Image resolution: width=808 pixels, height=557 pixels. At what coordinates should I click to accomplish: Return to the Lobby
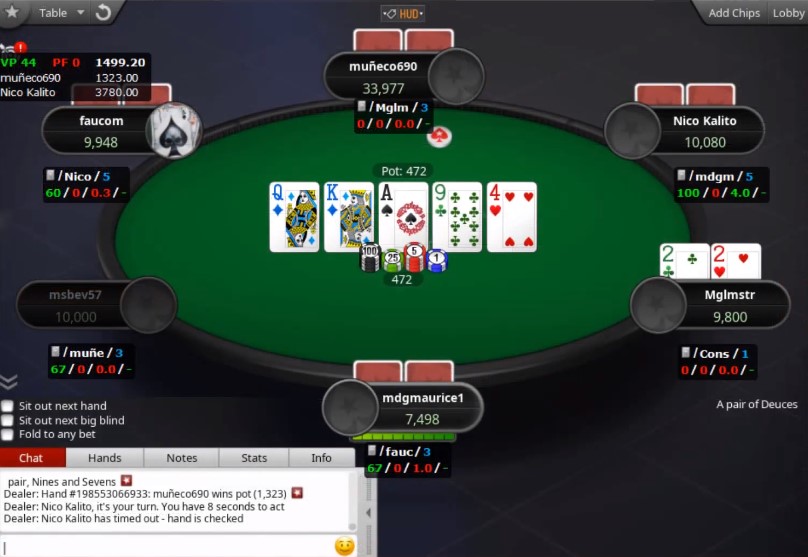(x=788, y=13)
